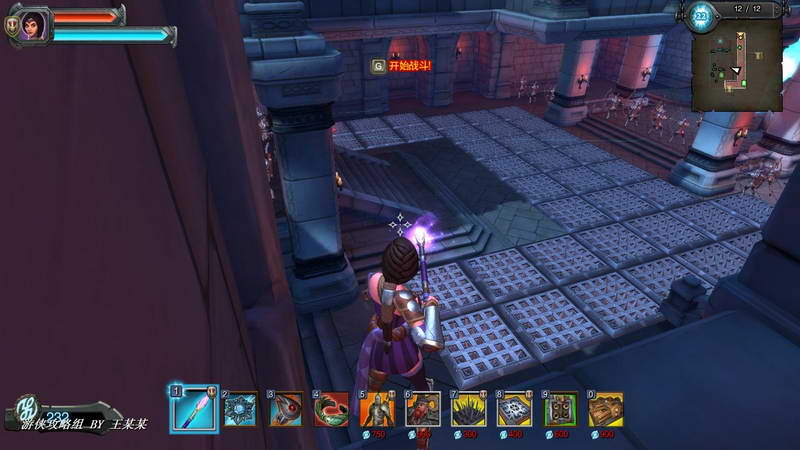Select the red claw item in slot 3
Image resolution: width=800 pixels, height=450 pixels.
click(286, 409)
